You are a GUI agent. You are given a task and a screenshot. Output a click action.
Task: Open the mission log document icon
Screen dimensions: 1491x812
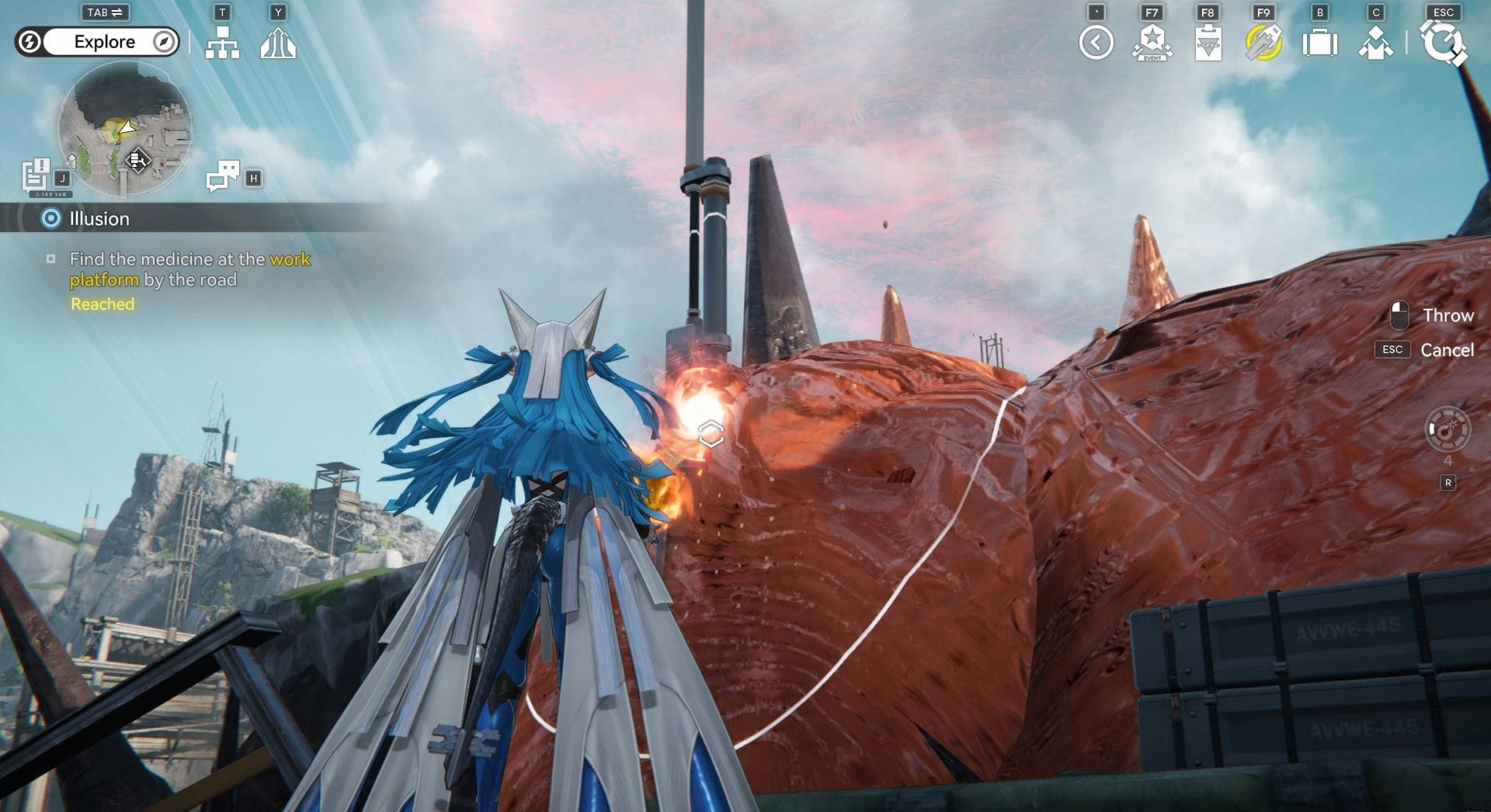(x=36, y=174)
